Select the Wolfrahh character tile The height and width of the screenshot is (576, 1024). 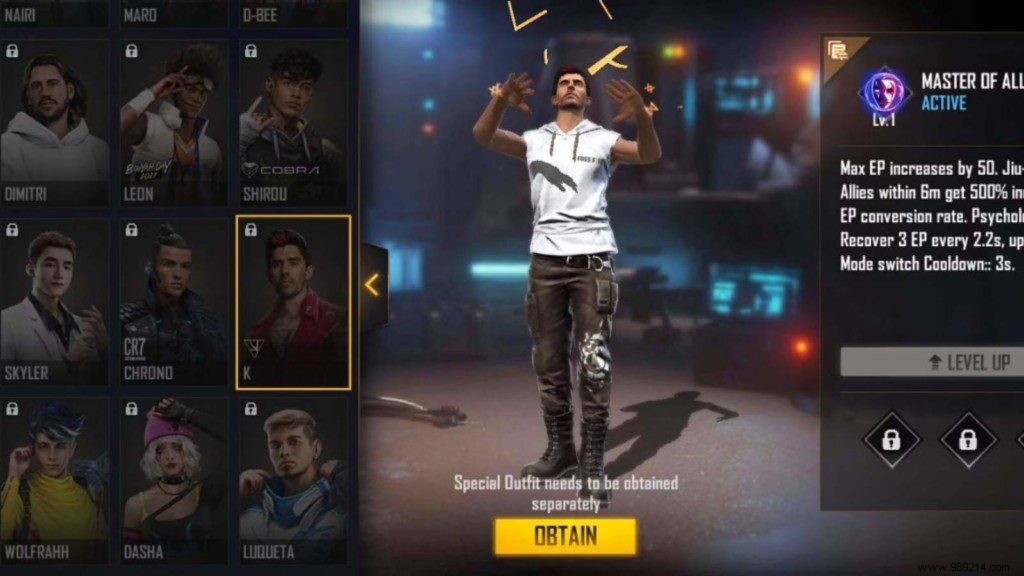point(54,482)
